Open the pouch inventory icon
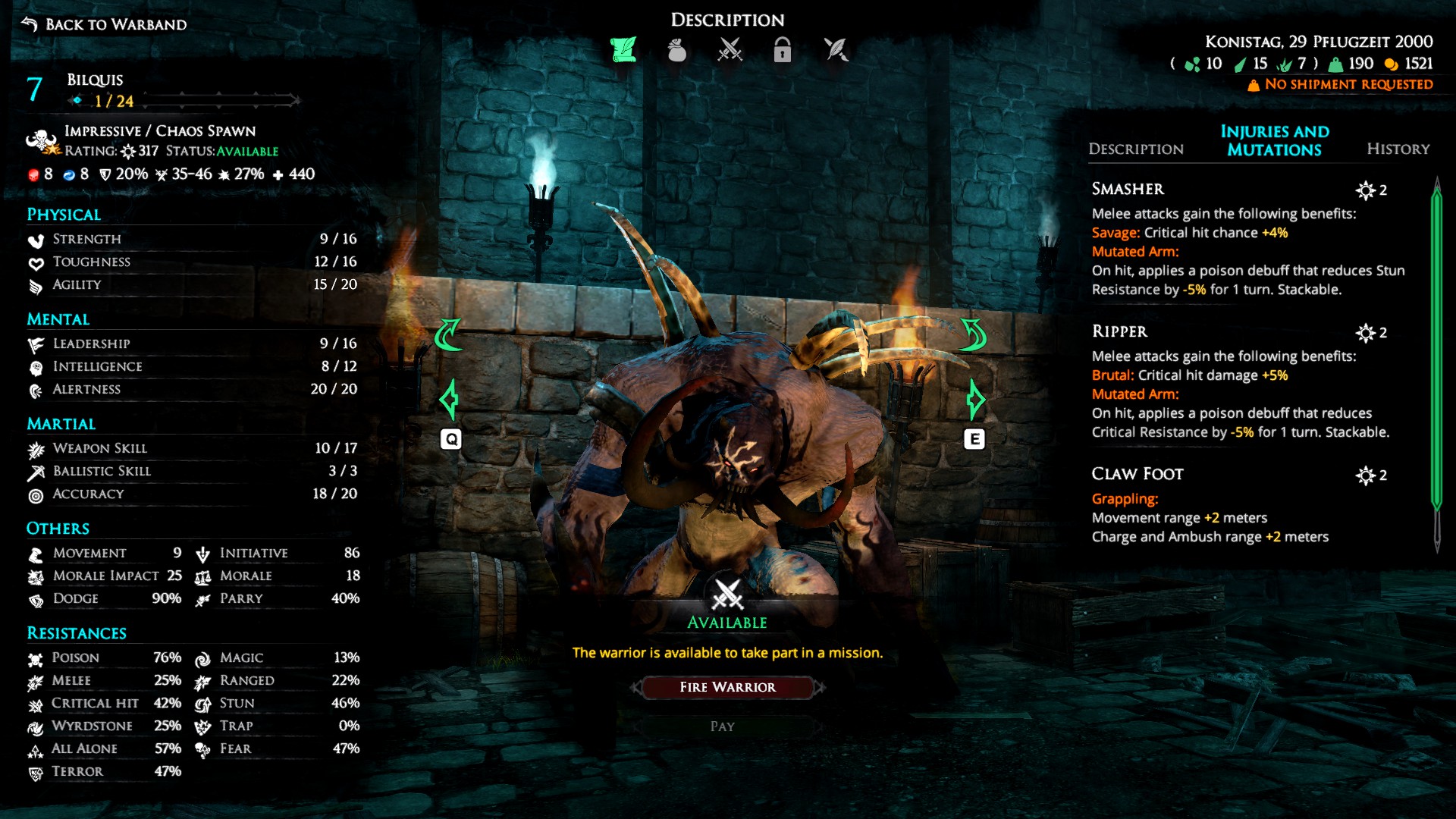 tap(676, 50)
